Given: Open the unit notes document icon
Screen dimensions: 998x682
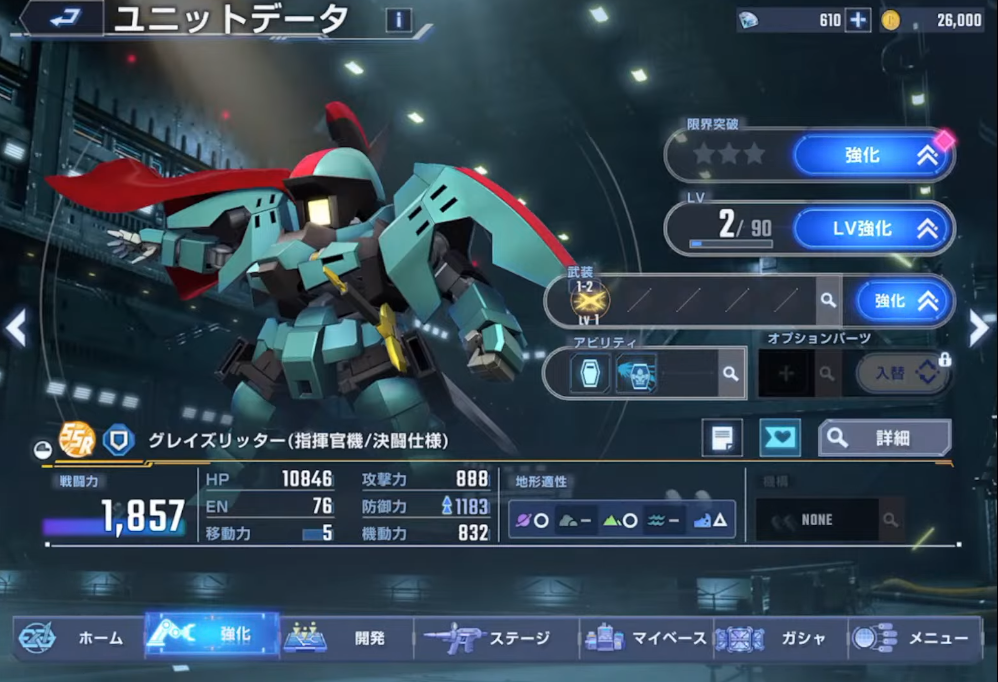Looking at the screenshot, I should (722, 438).
